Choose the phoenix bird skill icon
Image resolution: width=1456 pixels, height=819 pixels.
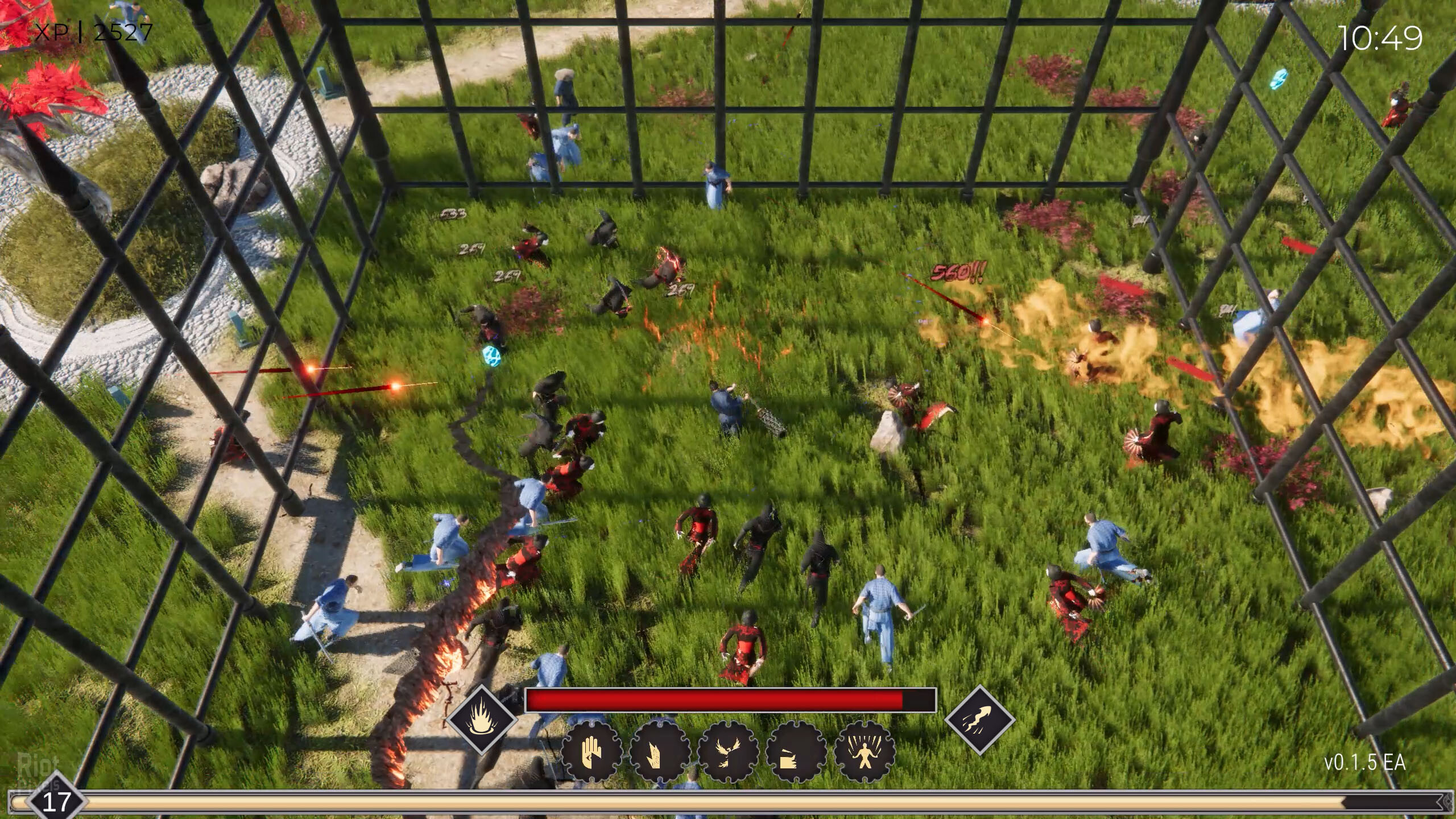728,751
